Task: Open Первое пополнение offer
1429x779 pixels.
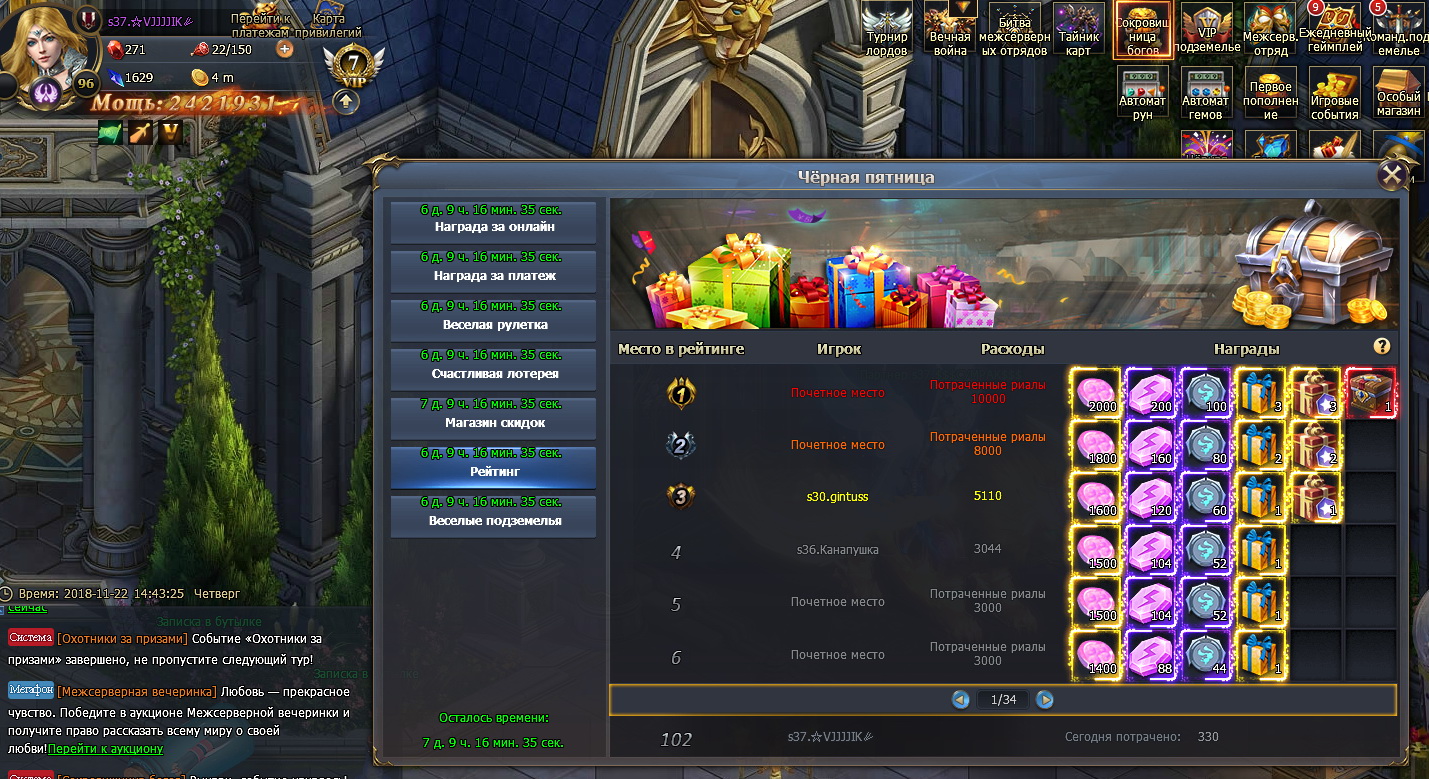Action: click(1270, 95)
